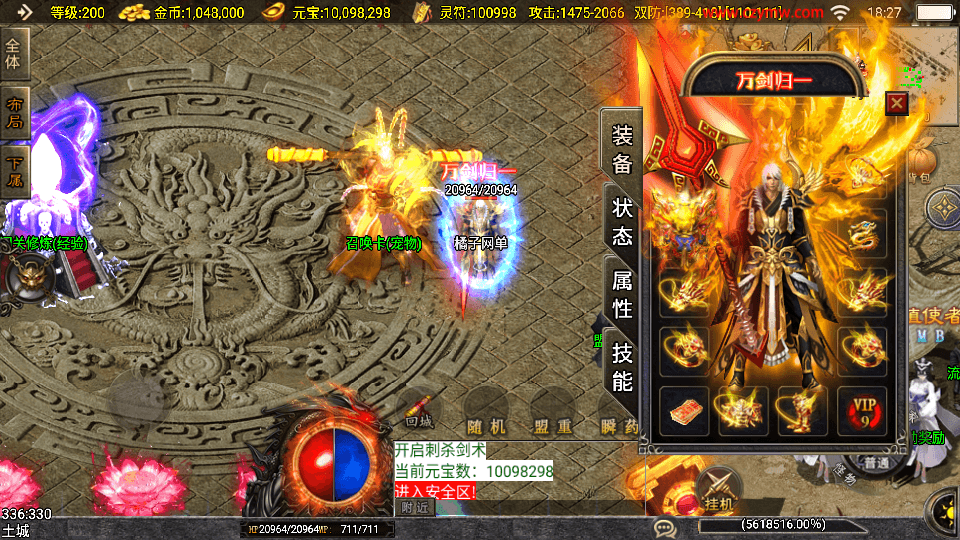
Task: Open the 状态 status tab
Action: (622, 221)
